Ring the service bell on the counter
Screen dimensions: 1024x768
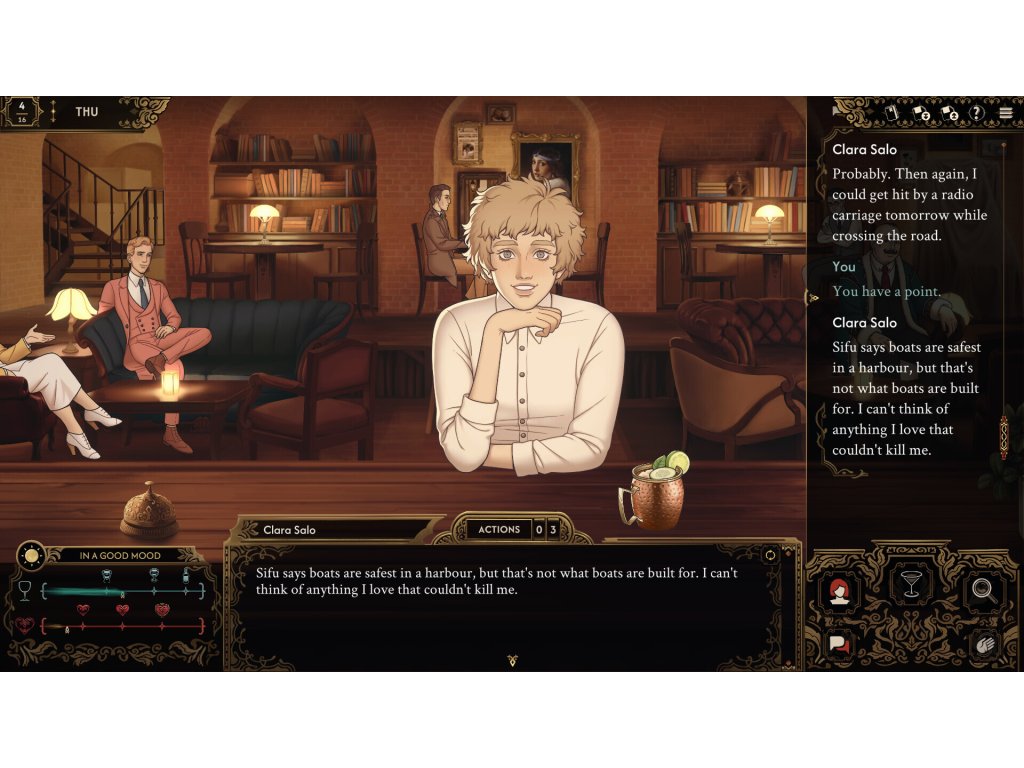tap(149, 510)
